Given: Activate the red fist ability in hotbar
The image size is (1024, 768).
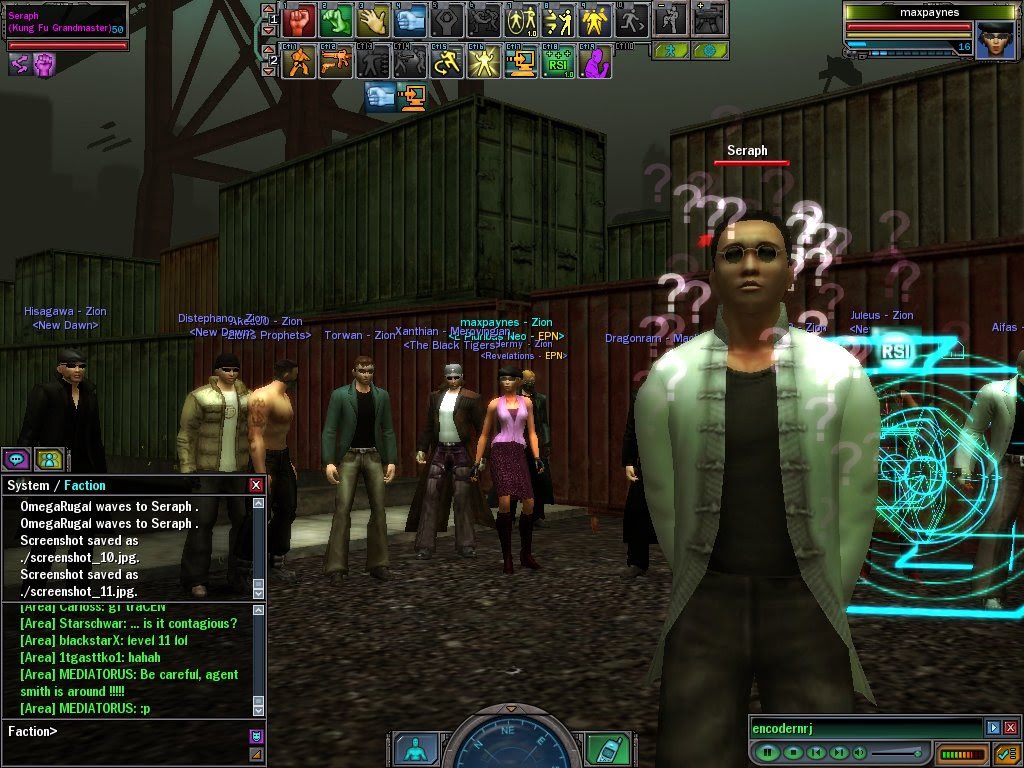Looking at the screenshot, I should click(x=299, y=18).
